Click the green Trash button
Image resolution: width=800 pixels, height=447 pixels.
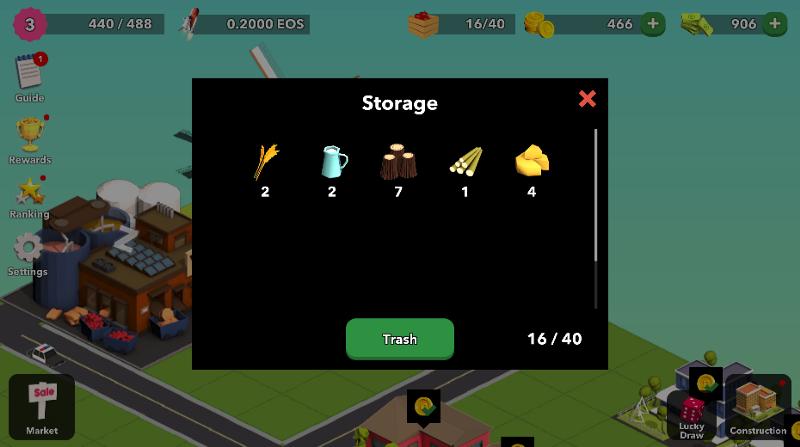[x=400, y=339]
